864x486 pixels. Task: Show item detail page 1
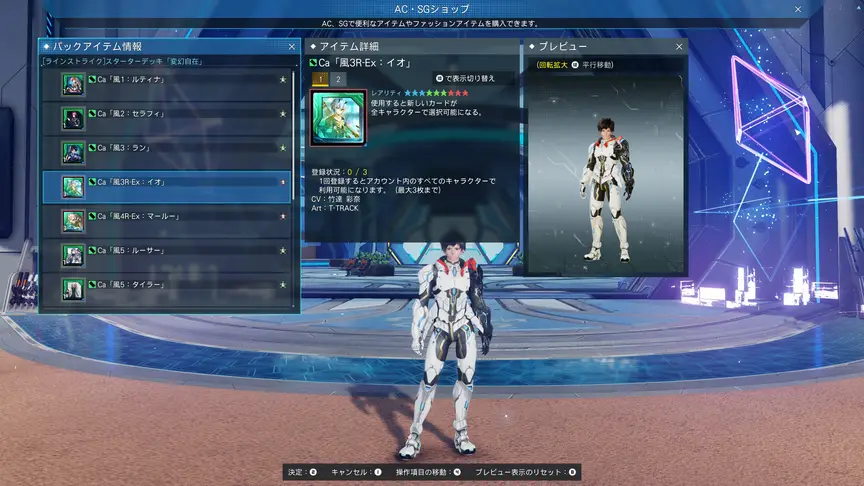[x=320, y=78]
